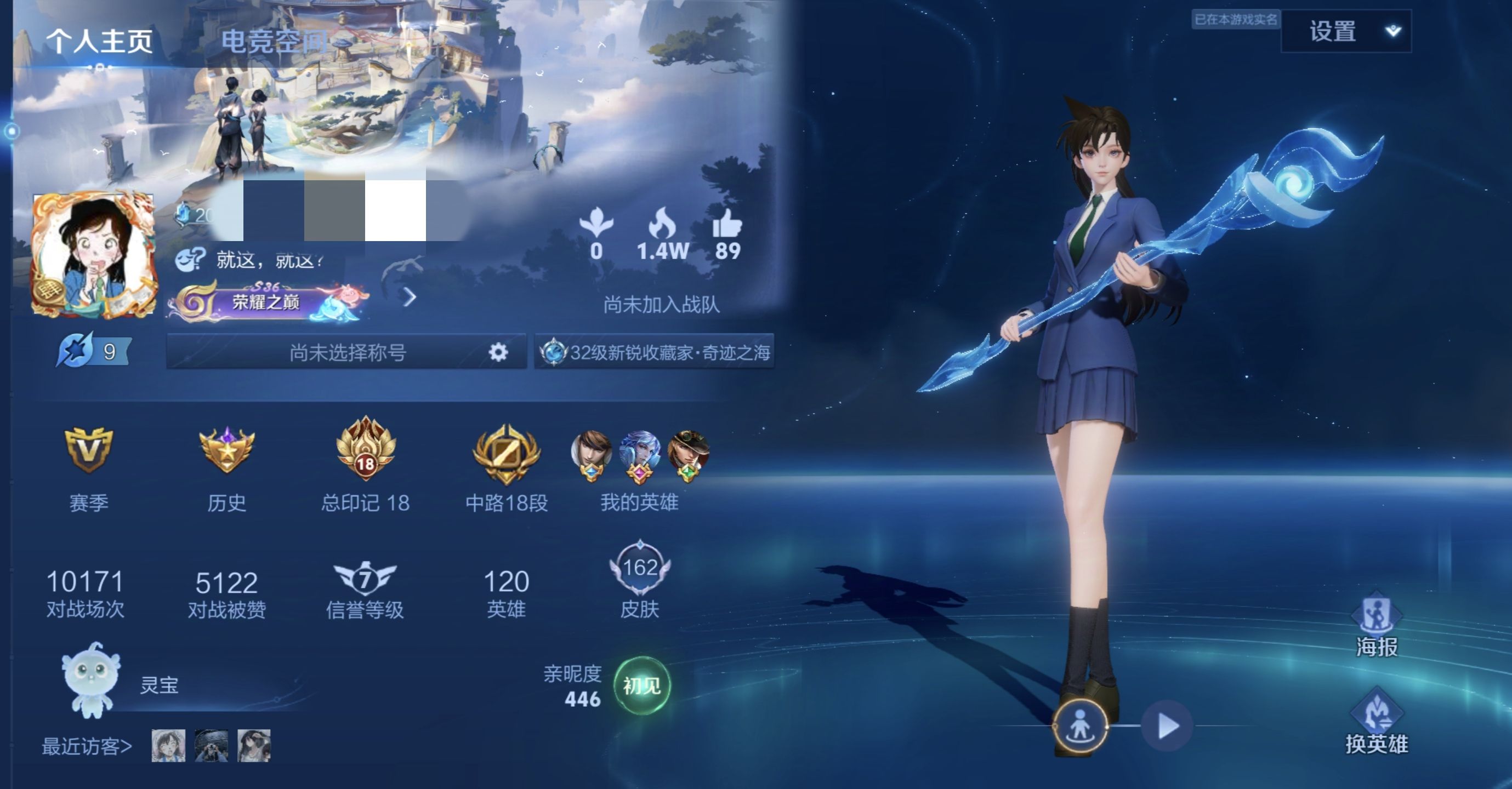View the 中路18段 lane rank badge

[x=506, y=464]
